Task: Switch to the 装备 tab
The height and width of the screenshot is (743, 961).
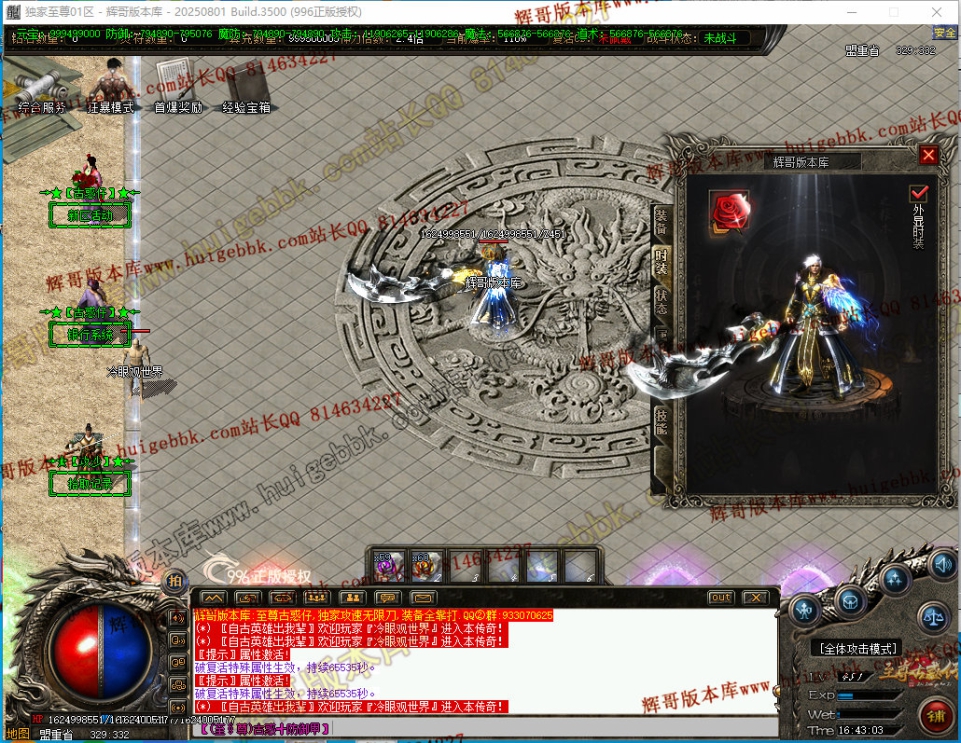Action: [x=661, y=222]
